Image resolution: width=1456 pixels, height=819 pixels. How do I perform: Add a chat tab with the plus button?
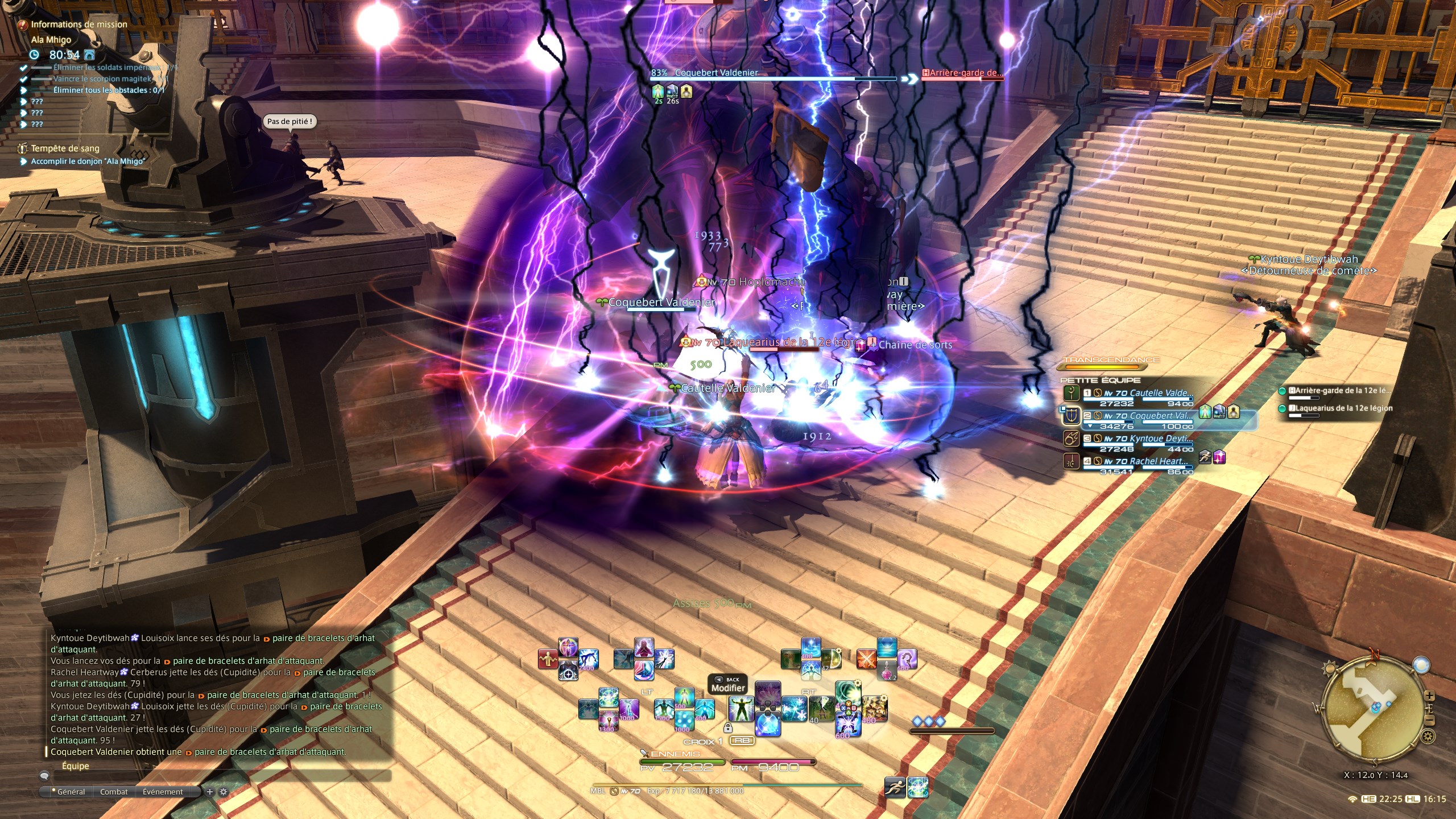coord(210,792)
